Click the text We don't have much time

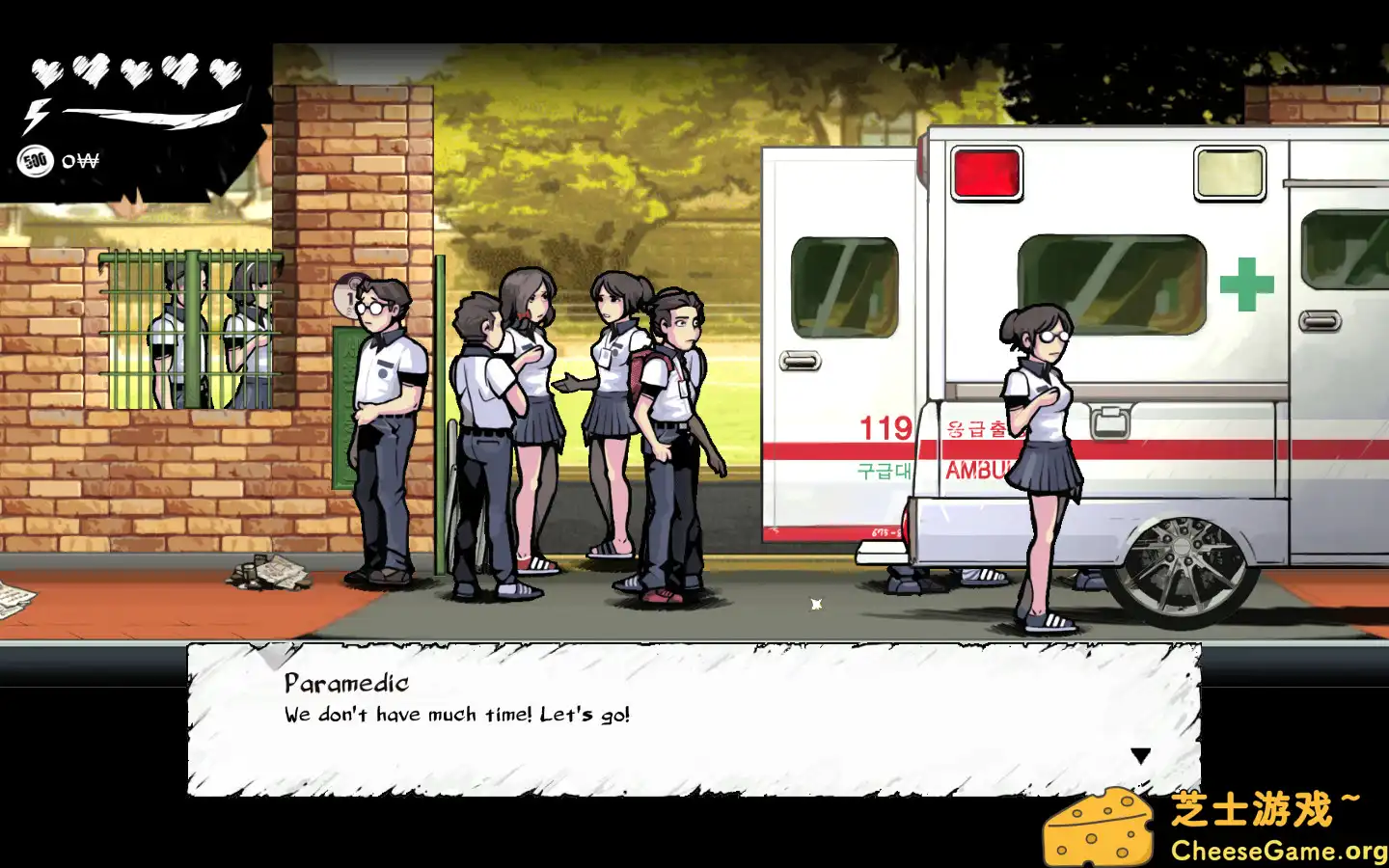coord(455,715)
